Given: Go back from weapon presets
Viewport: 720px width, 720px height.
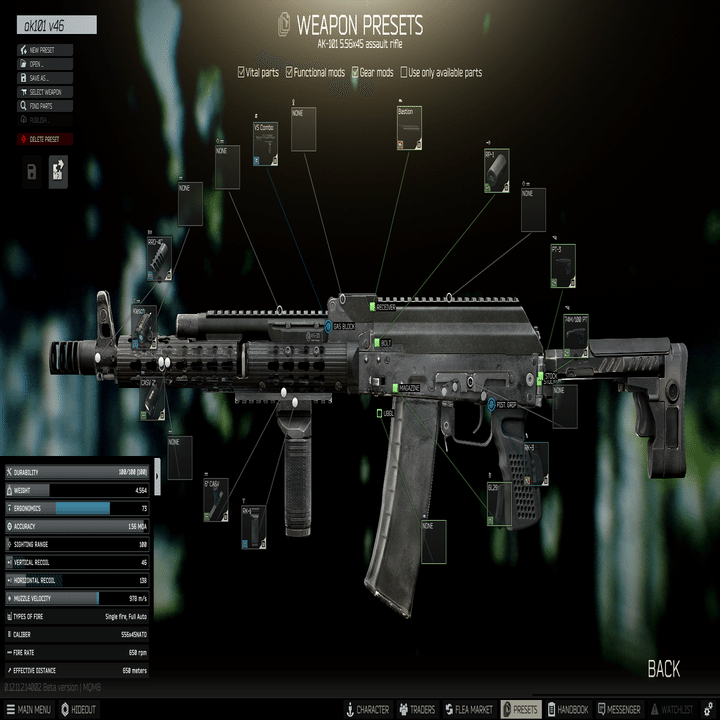Looking at the screenshot, I should [x=663, y=668].
